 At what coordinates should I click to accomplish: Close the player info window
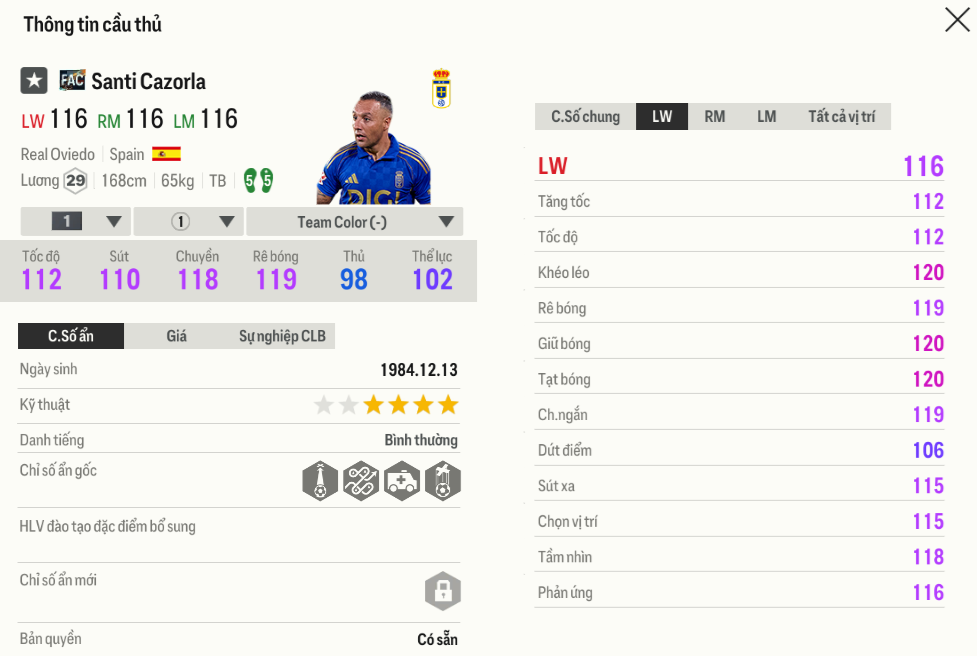(x=957, y=20)
